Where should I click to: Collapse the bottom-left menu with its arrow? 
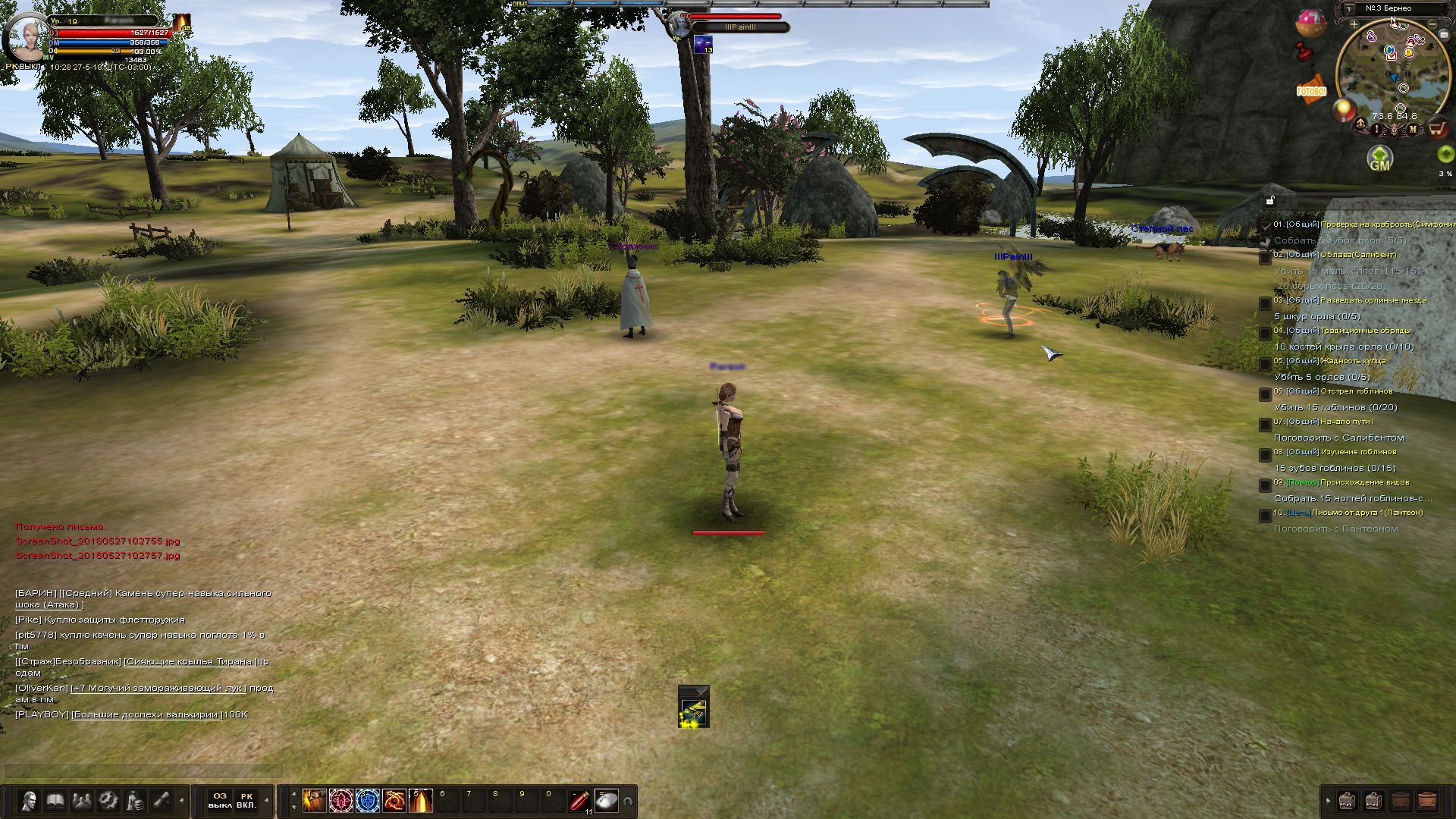180,801
